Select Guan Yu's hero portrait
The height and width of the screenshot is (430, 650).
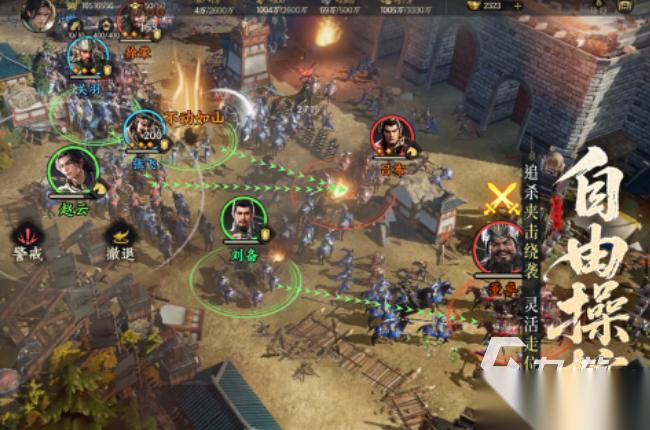coord(87,55)
